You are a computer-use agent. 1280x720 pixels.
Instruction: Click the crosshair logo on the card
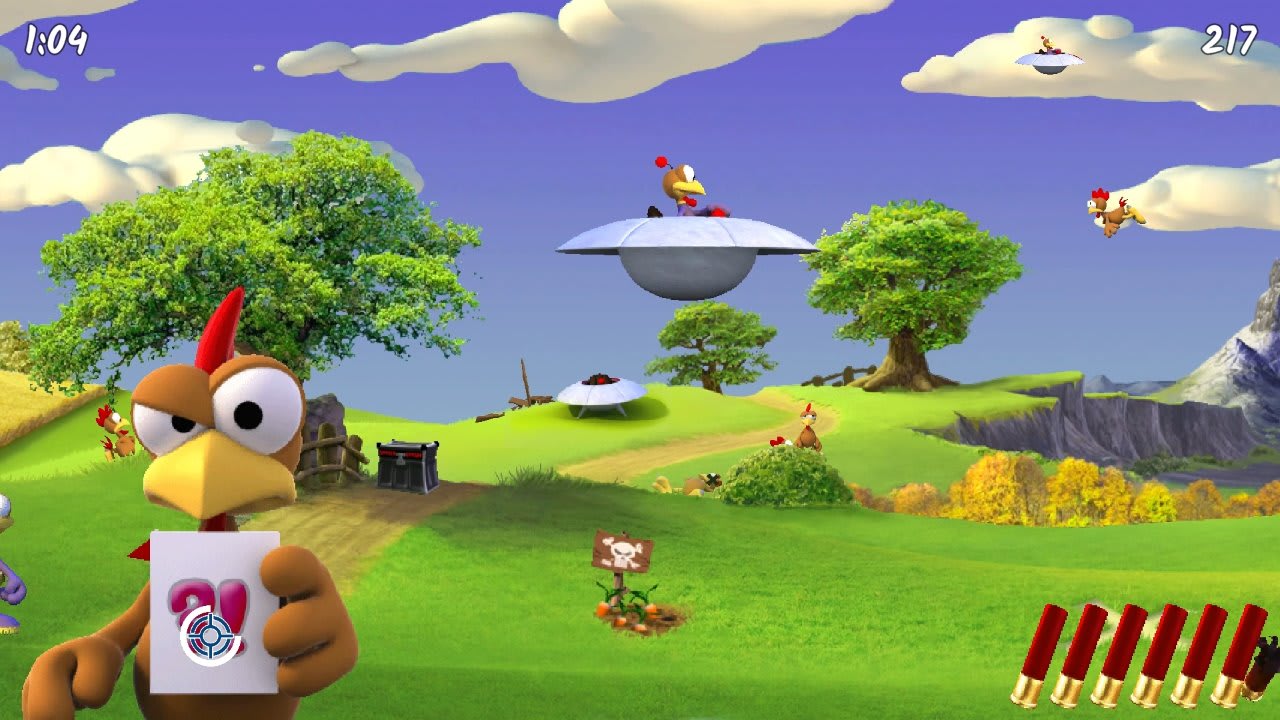tap(212, 633)
